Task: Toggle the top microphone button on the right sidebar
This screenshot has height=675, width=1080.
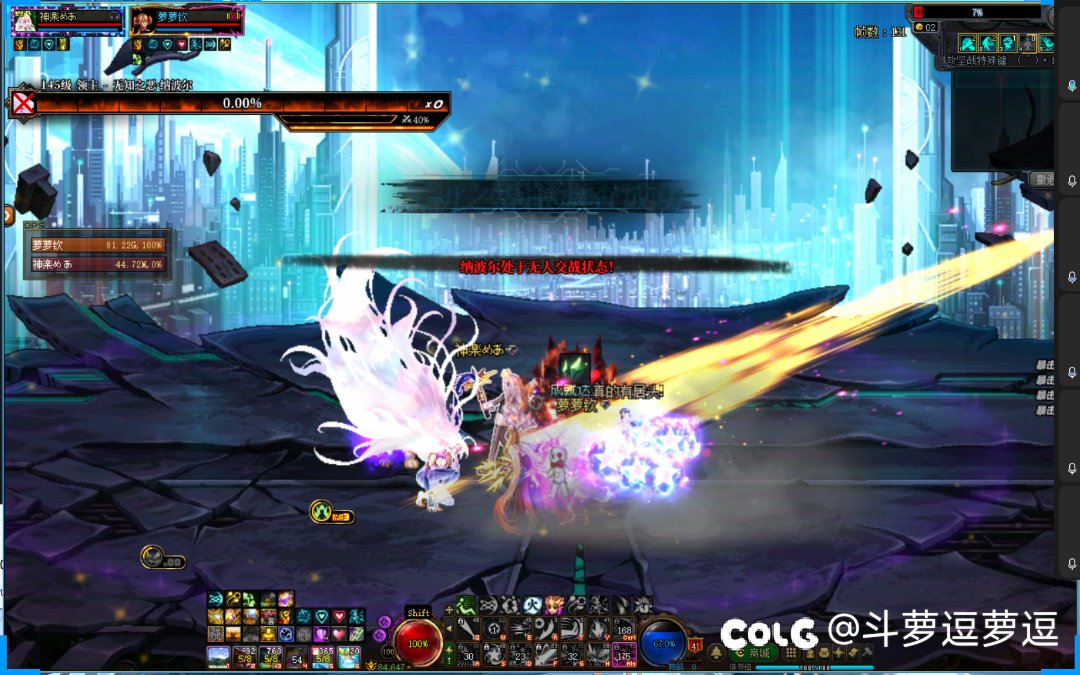Action: [1071, 86]
